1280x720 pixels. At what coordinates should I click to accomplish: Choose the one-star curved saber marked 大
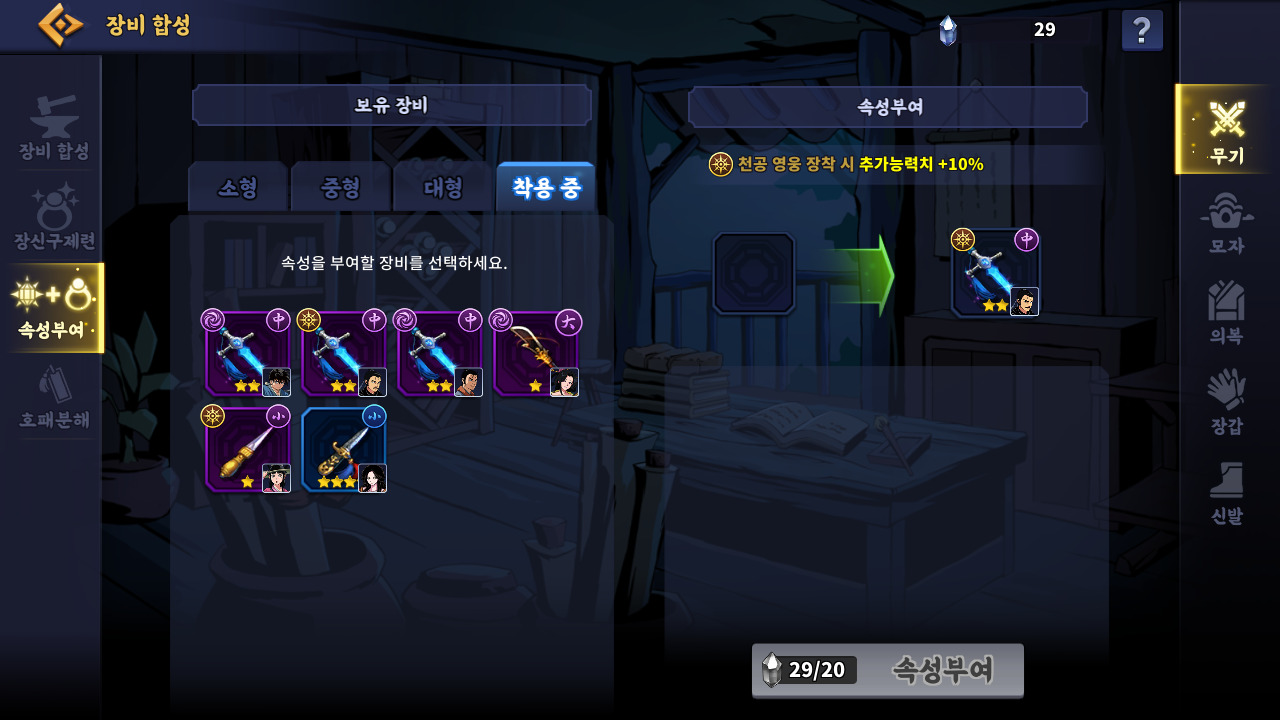click(x=536, y=354)
